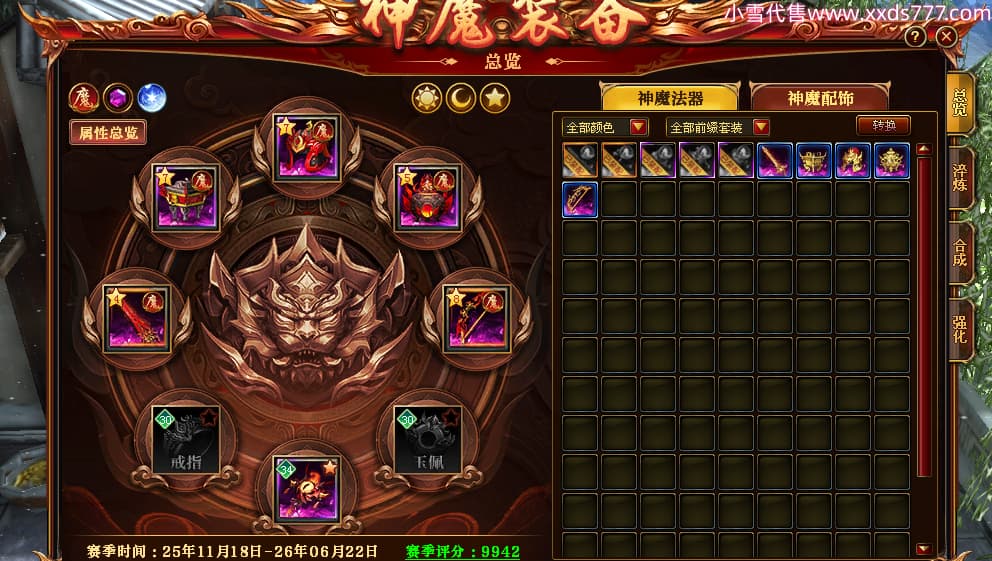Click the purple gem icon
The image size is (992, 561).
118,98
